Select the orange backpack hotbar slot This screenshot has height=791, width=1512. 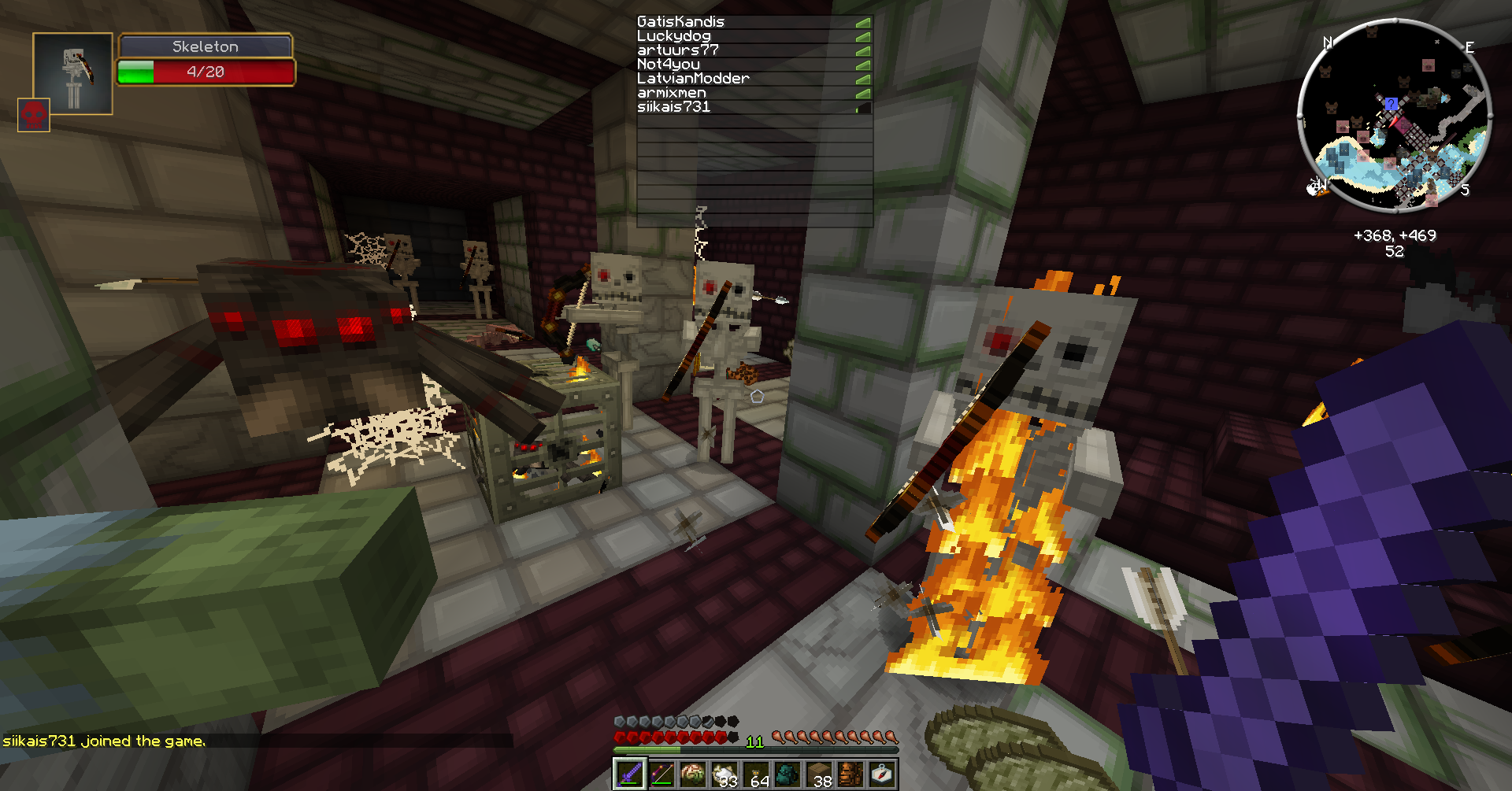(x=850, y=774)
